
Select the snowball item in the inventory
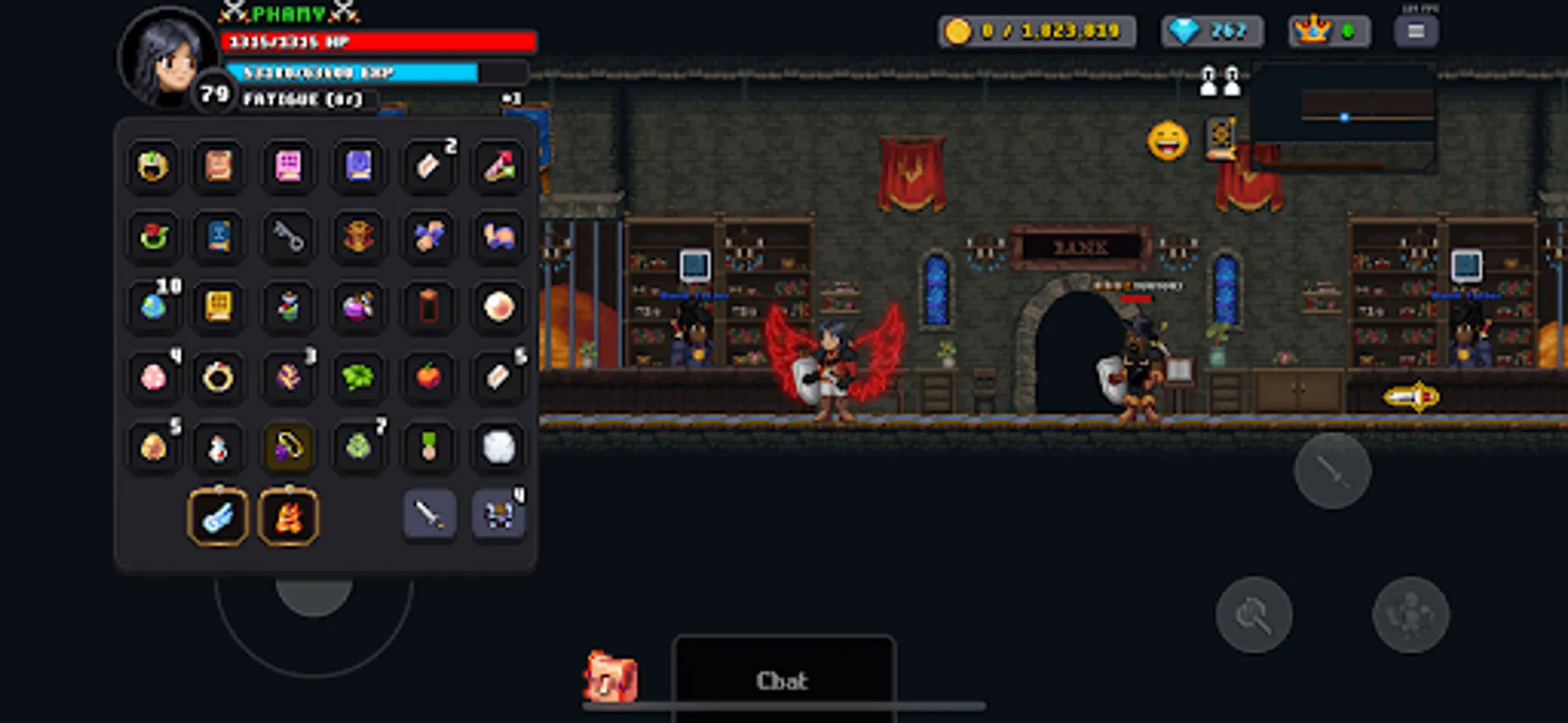pos(498,447)
